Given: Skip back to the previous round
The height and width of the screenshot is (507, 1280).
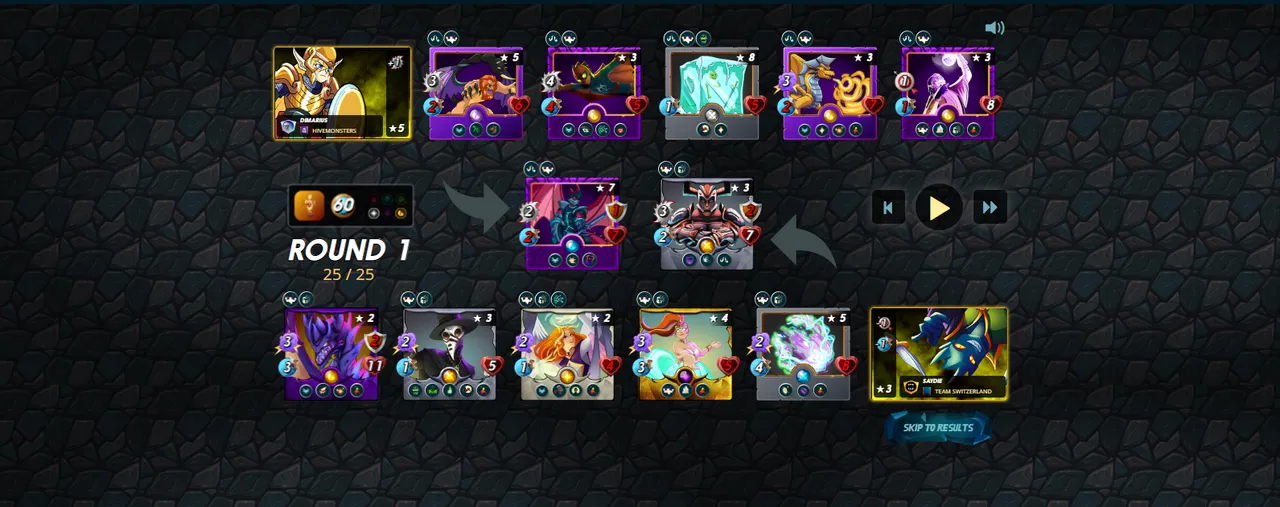Looking at the screenshot, I should point(888,207).
